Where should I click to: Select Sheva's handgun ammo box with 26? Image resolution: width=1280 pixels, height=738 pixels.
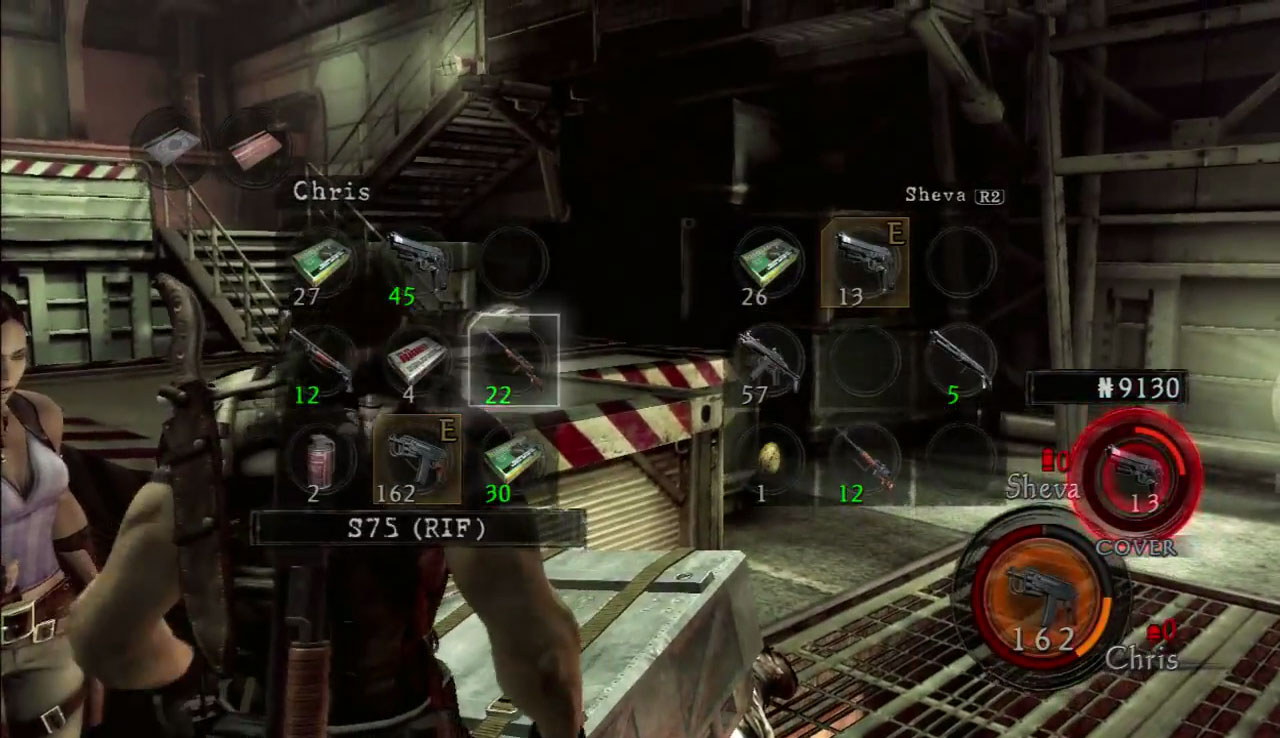(x=768, y=261)
